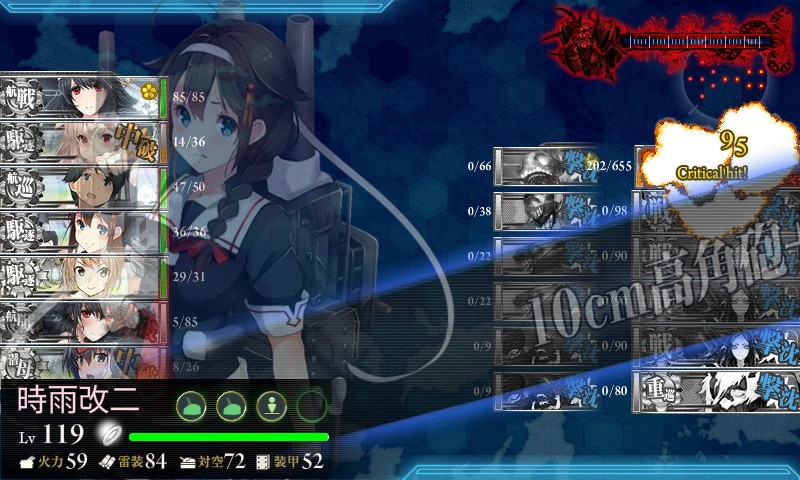Select the heavily damaged ship banner with 5/85 HP

coord(80,323)
